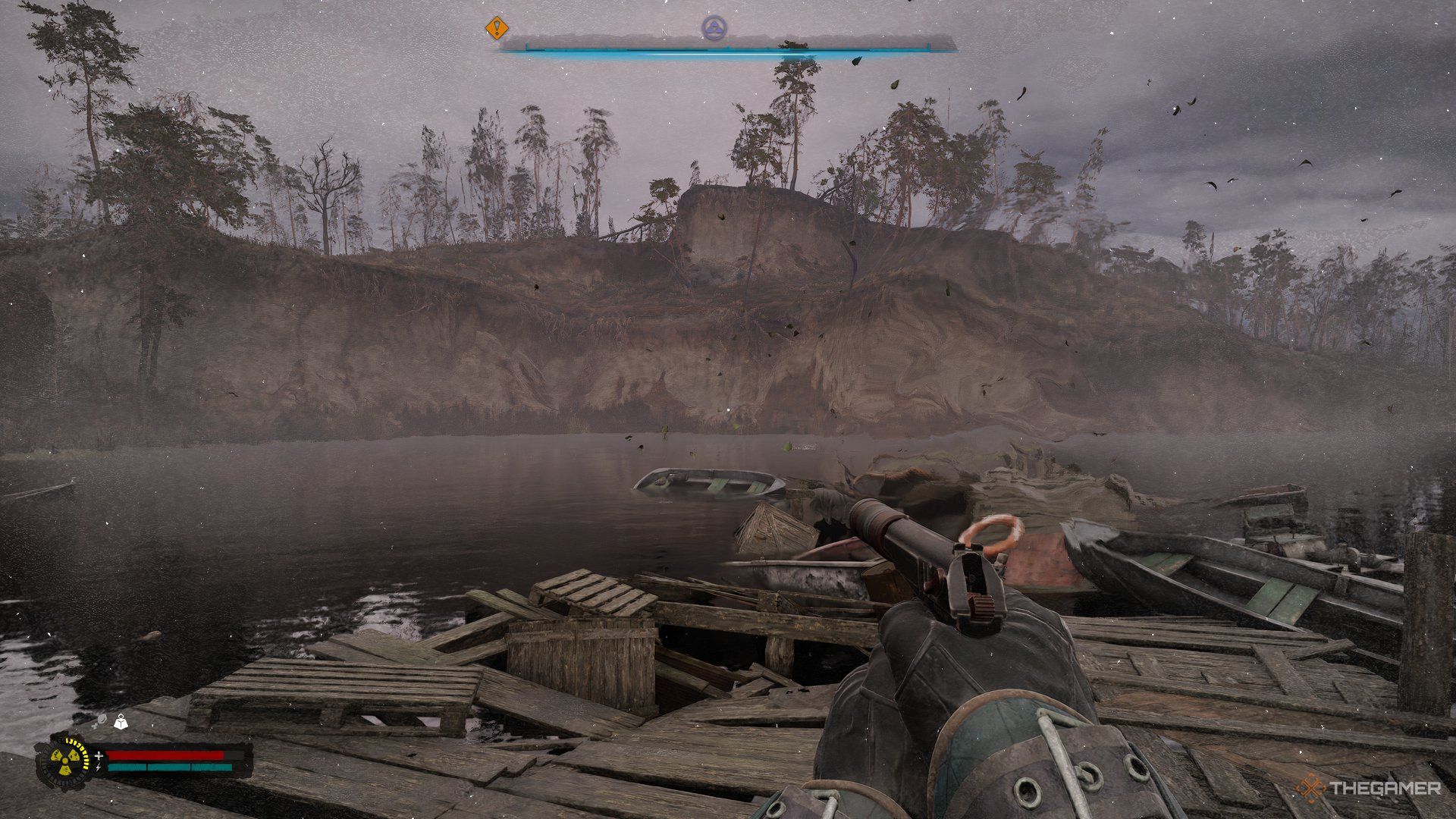The height and width of the screenshot is (819, 1456).
Task: Click the orange exclamation warning marker on compass
Action: click(497, 29)
